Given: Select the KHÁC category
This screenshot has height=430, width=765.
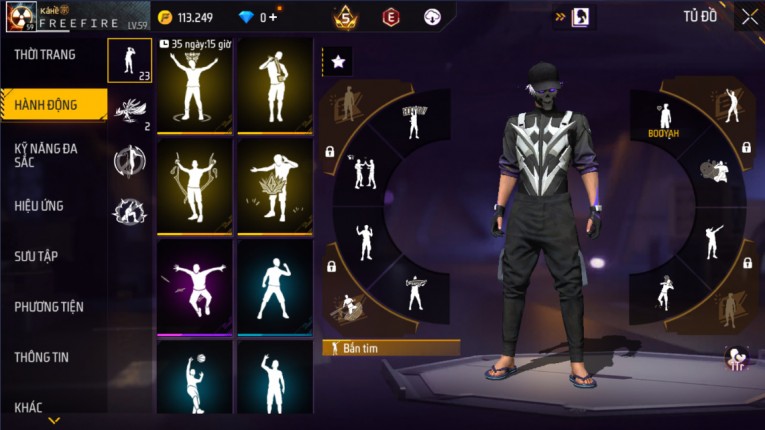Looking at the screenshot, I should click(x=29, y=407).
